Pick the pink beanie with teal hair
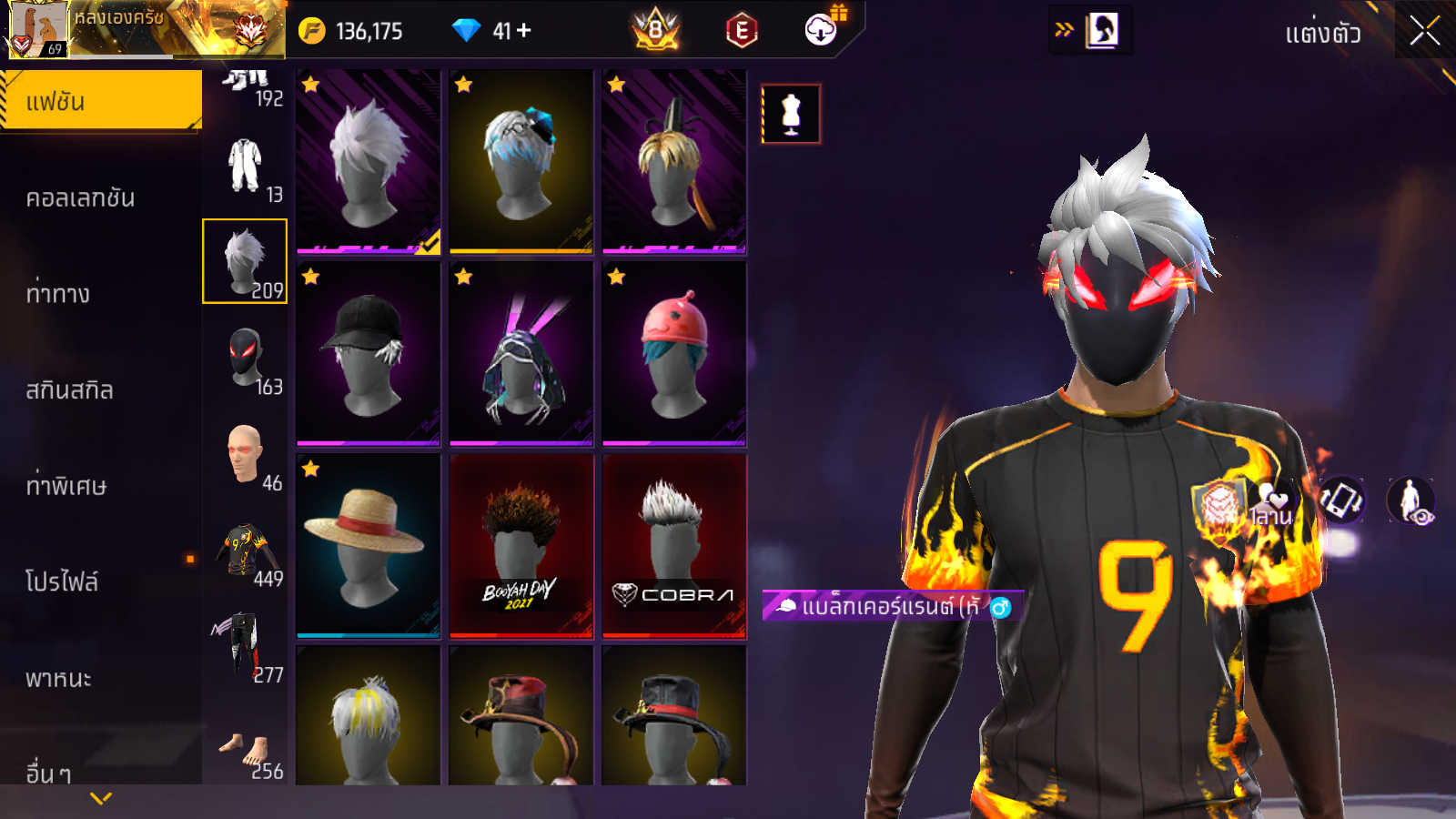Image resolution: width=1456 pixels, height=819 pixels. click(673, 353)
